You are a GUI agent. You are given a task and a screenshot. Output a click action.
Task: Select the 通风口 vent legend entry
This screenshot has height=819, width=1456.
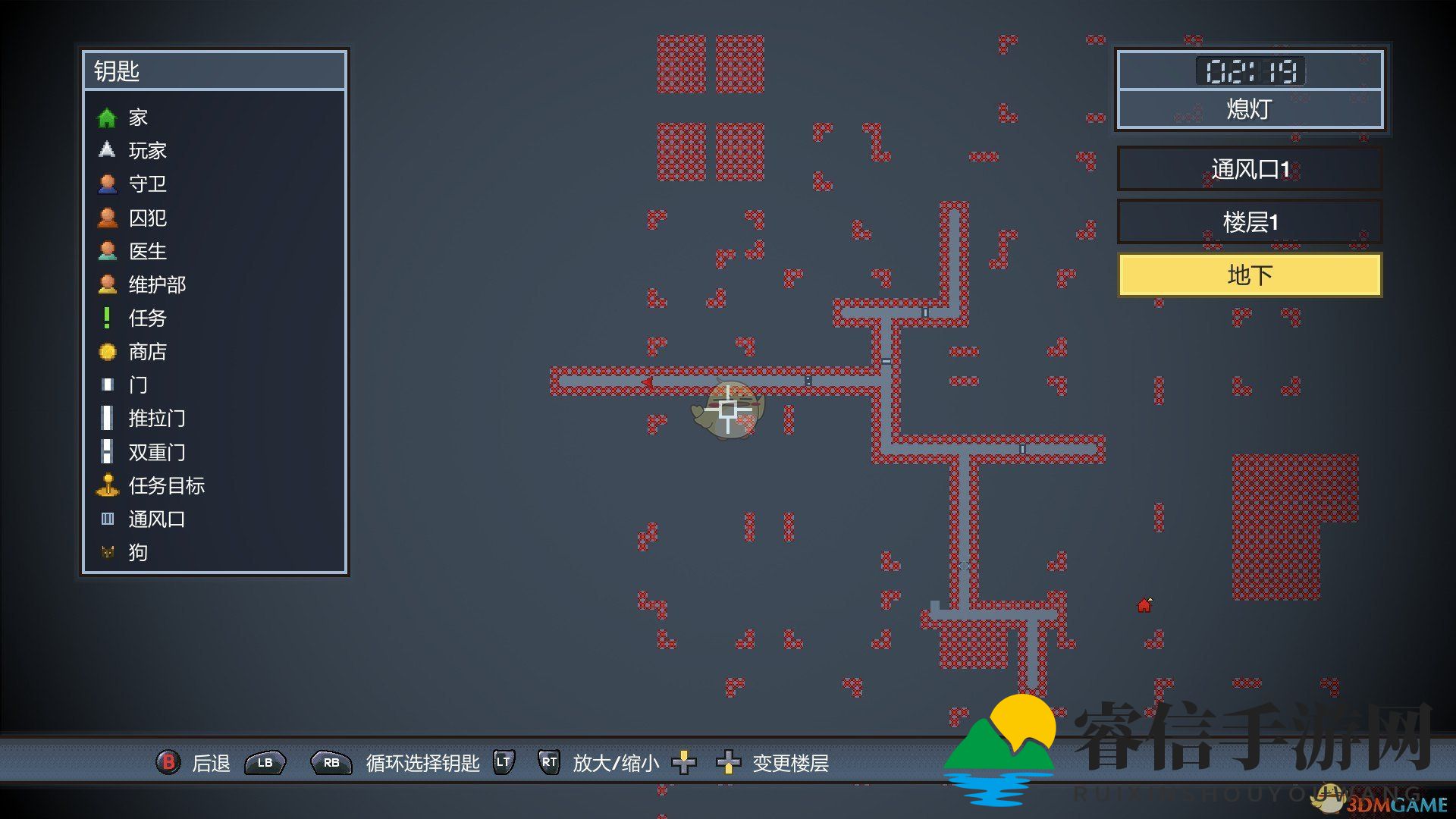click(x=156, y=519)
